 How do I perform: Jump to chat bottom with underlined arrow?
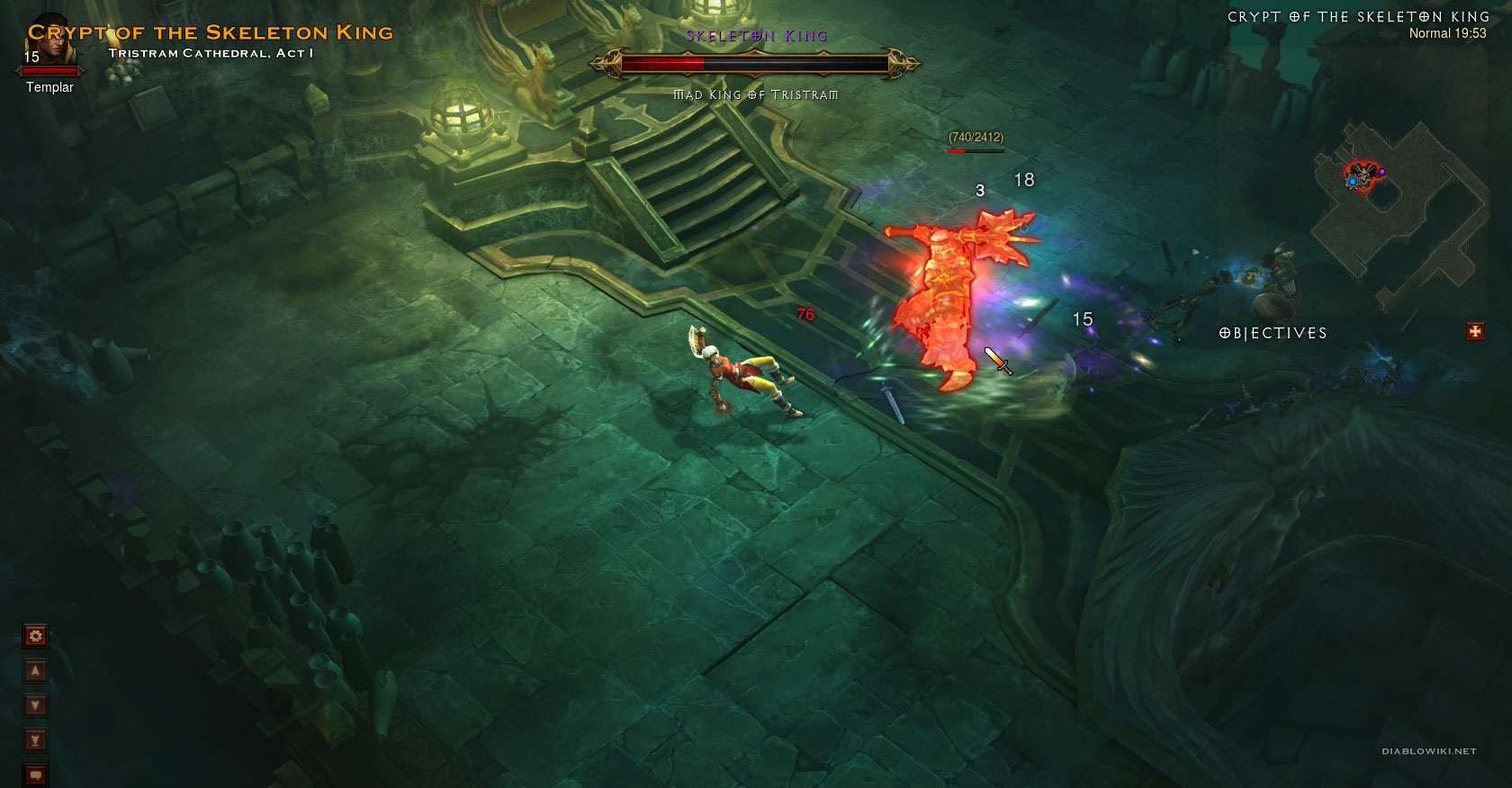[x=36, y=740]
